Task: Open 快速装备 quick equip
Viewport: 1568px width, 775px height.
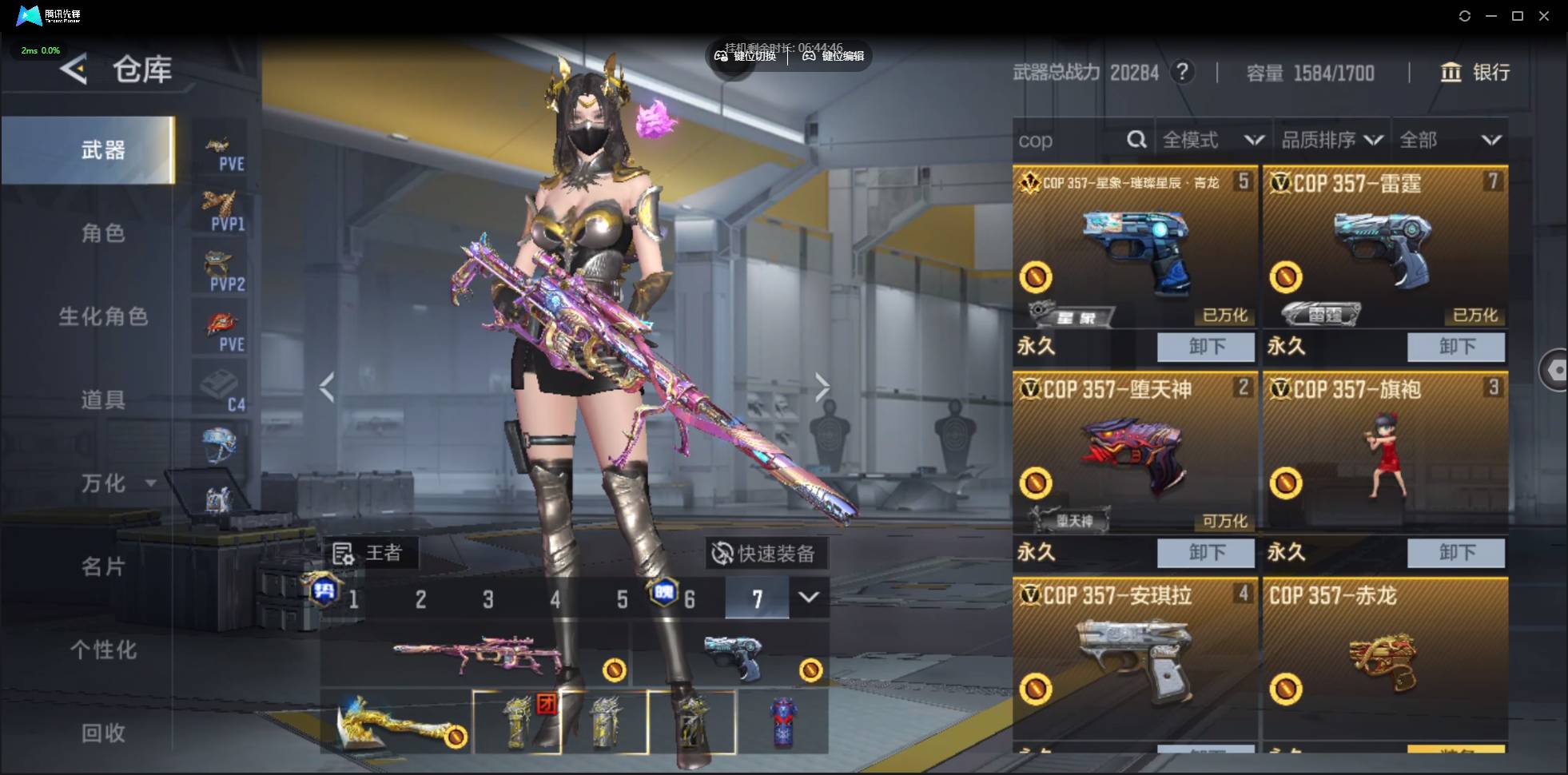Action: click(765, 553)
